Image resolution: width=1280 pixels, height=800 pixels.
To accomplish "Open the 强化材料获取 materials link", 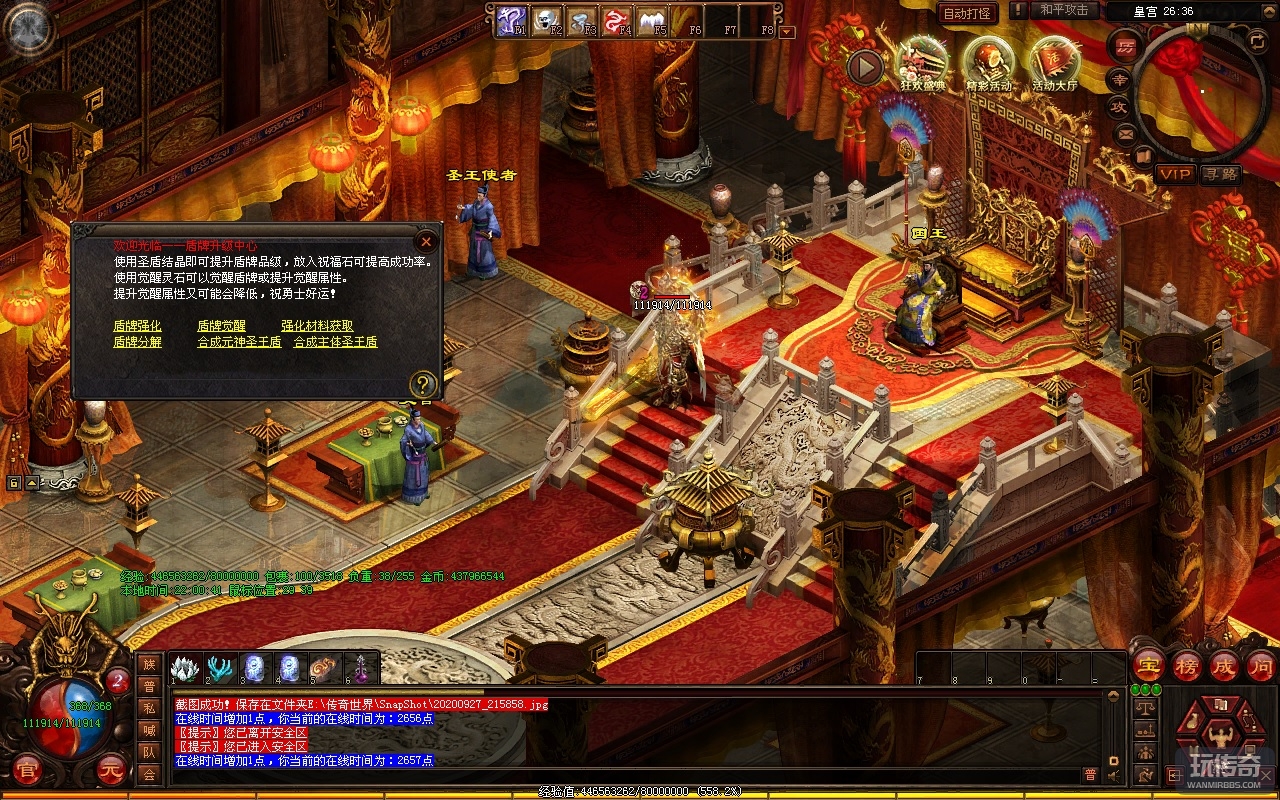I will pyautogui.click(x=317, y=326).
